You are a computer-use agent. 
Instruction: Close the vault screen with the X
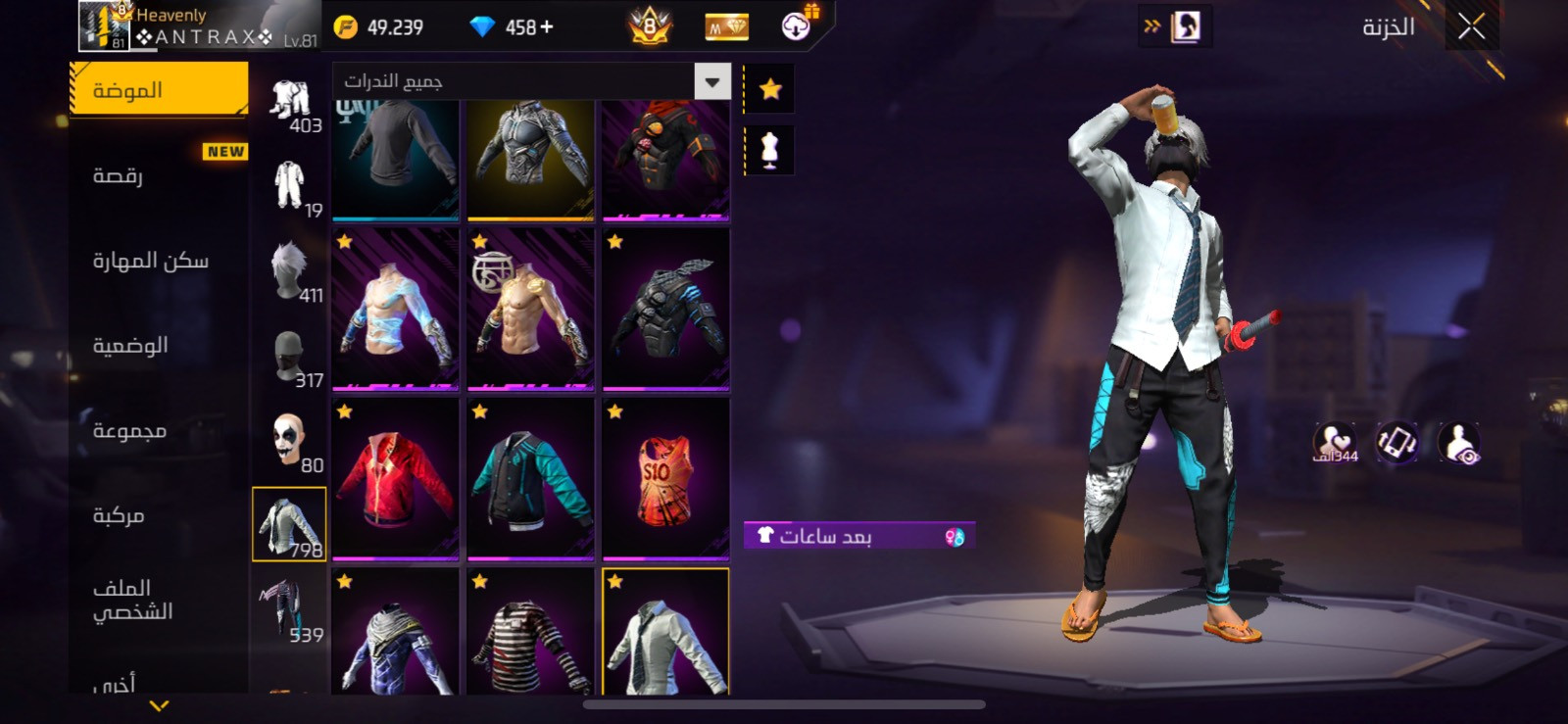[1471, 27]
